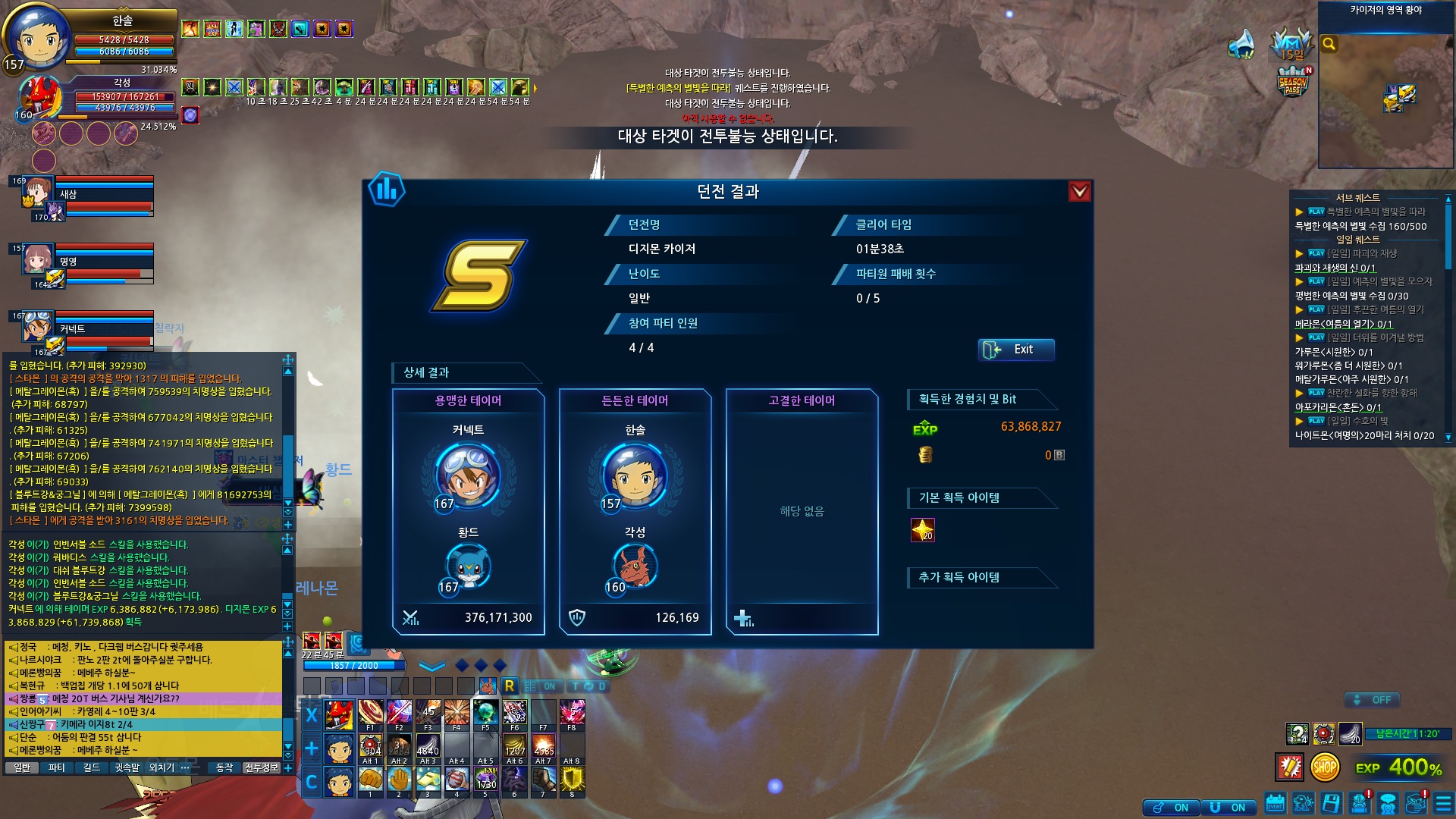Activate the golden shield skill in slot 8
The image size is (1456, 819).
(x=573, y=780)
